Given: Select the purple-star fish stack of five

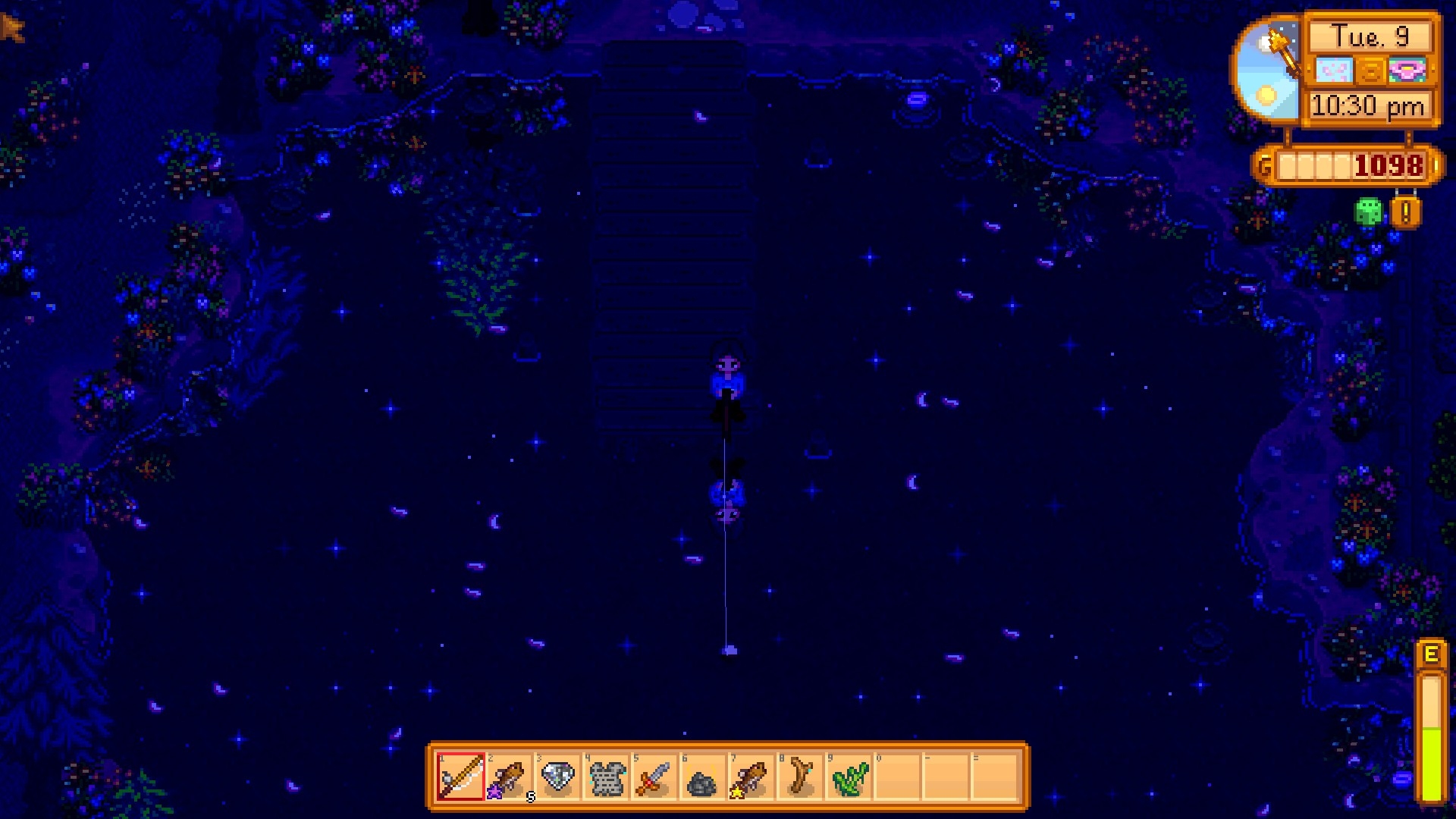Looking at the screenshot, I should coord(510,777).
